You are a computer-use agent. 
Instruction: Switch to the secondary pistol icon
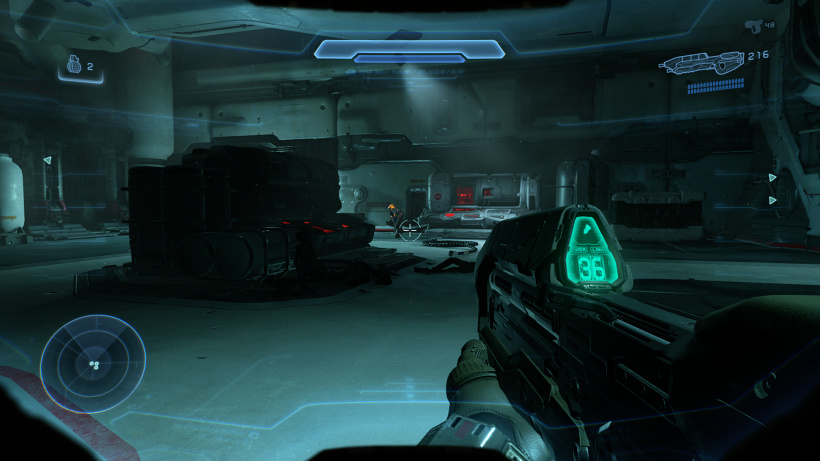pyautogui.click(x=752, y=24)
